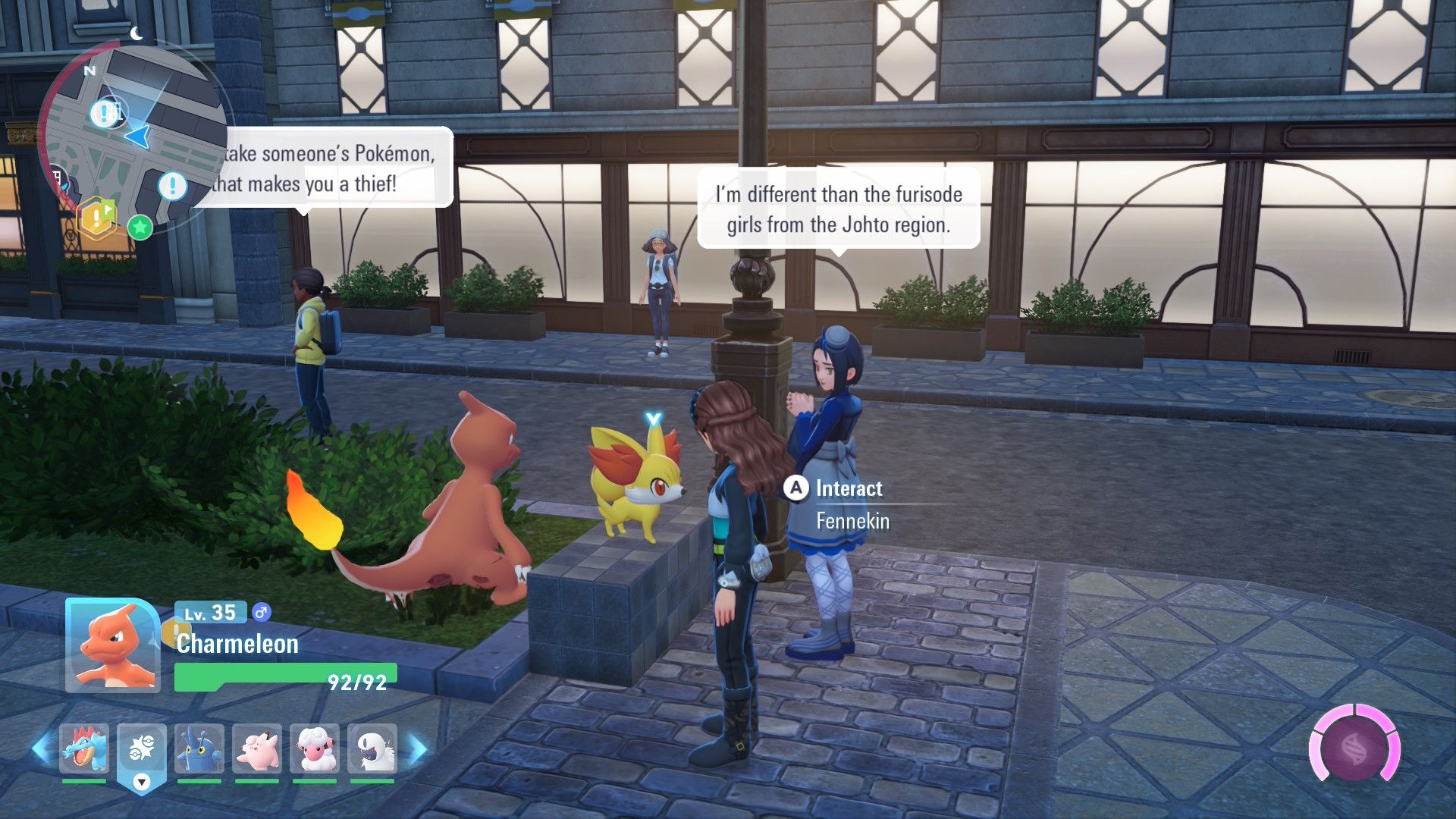Click the selected Poké Ball party slot
Screen dimensions: 1456x819
pyautogui.click(x=141, y=749)
